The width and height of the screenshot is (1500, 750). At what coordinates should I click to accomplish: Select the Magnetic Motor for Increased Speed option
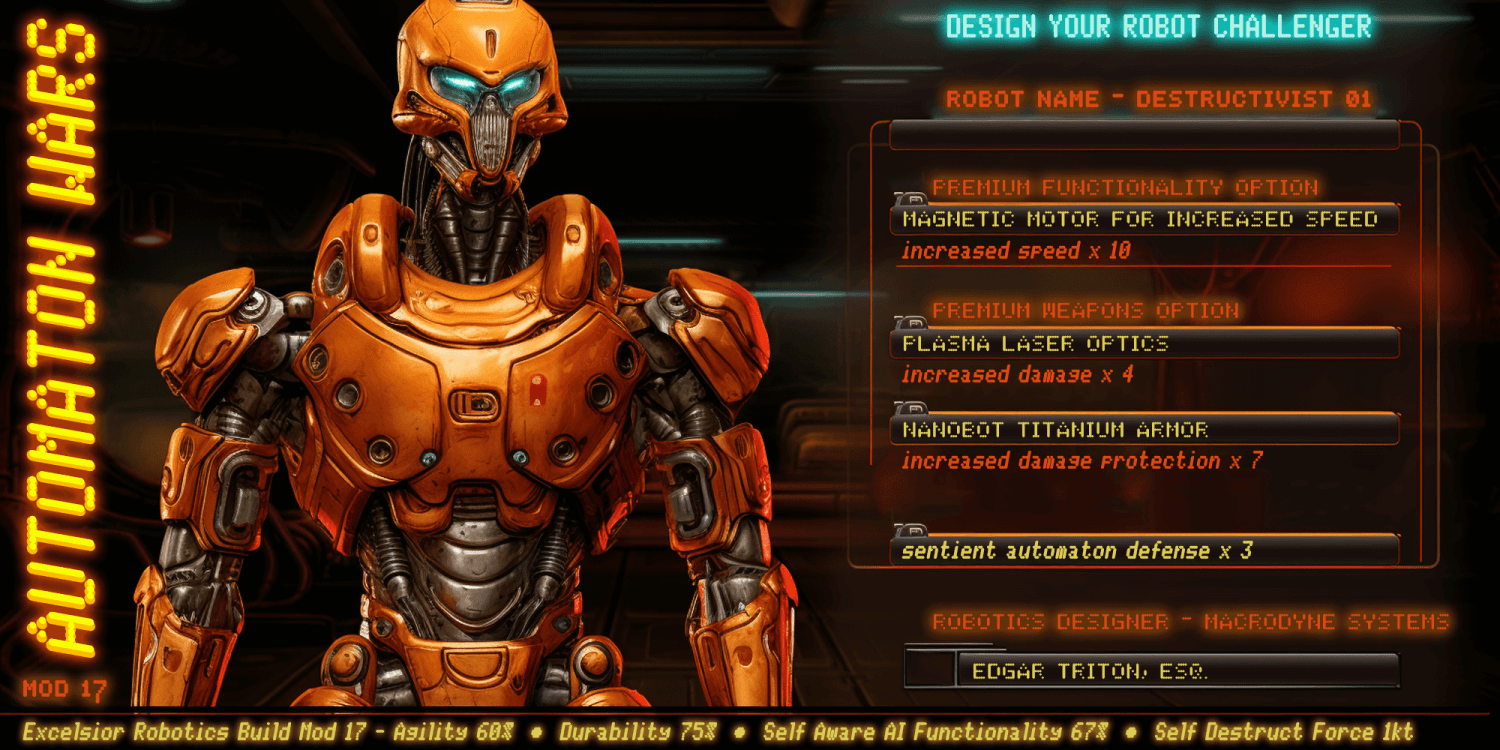(x=1142, y=219)
